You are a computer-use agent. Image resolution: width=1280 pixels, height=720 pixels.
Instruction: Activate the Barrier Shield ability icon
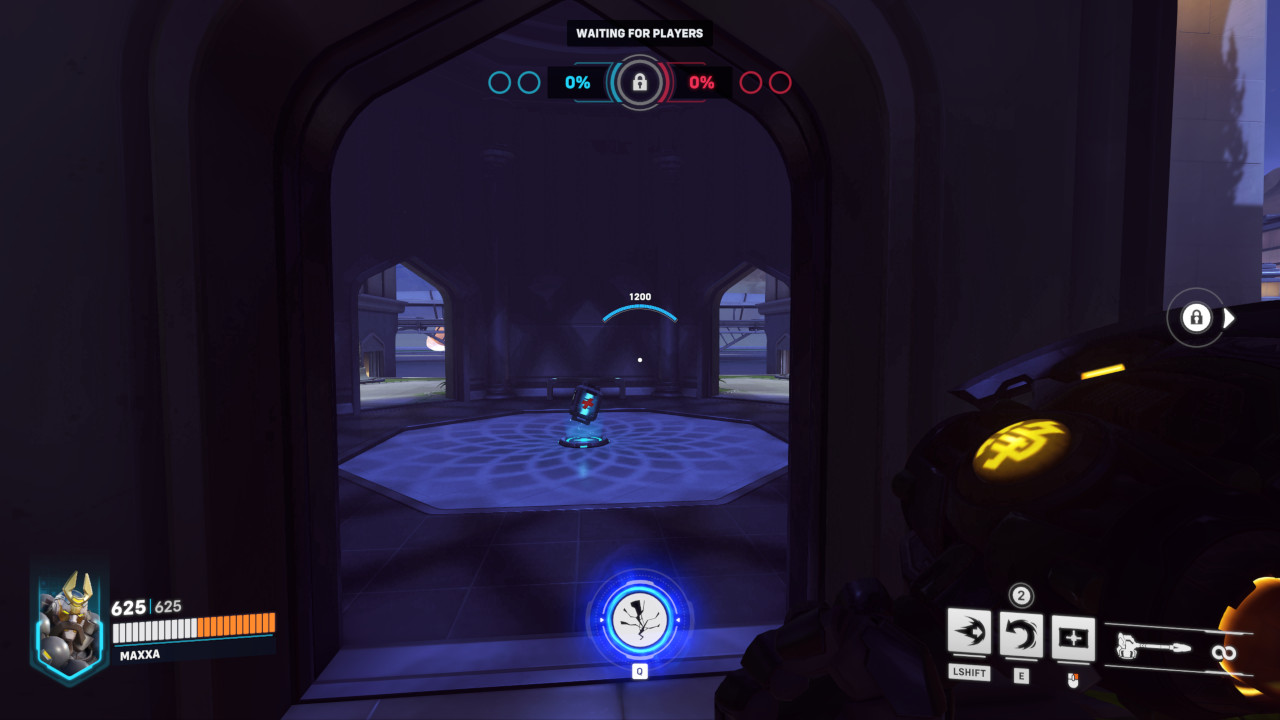[1071, 637]
